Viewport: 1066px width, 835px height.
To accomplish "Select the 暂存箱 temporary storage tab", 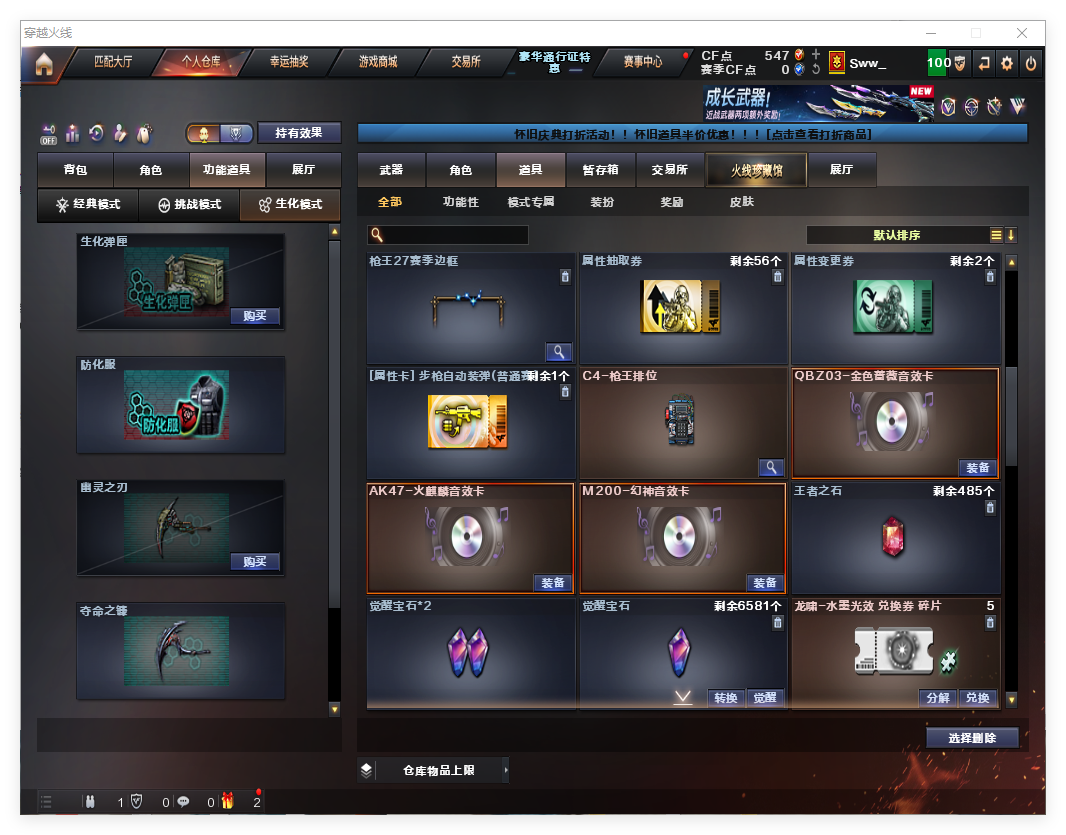I will 600,170.
